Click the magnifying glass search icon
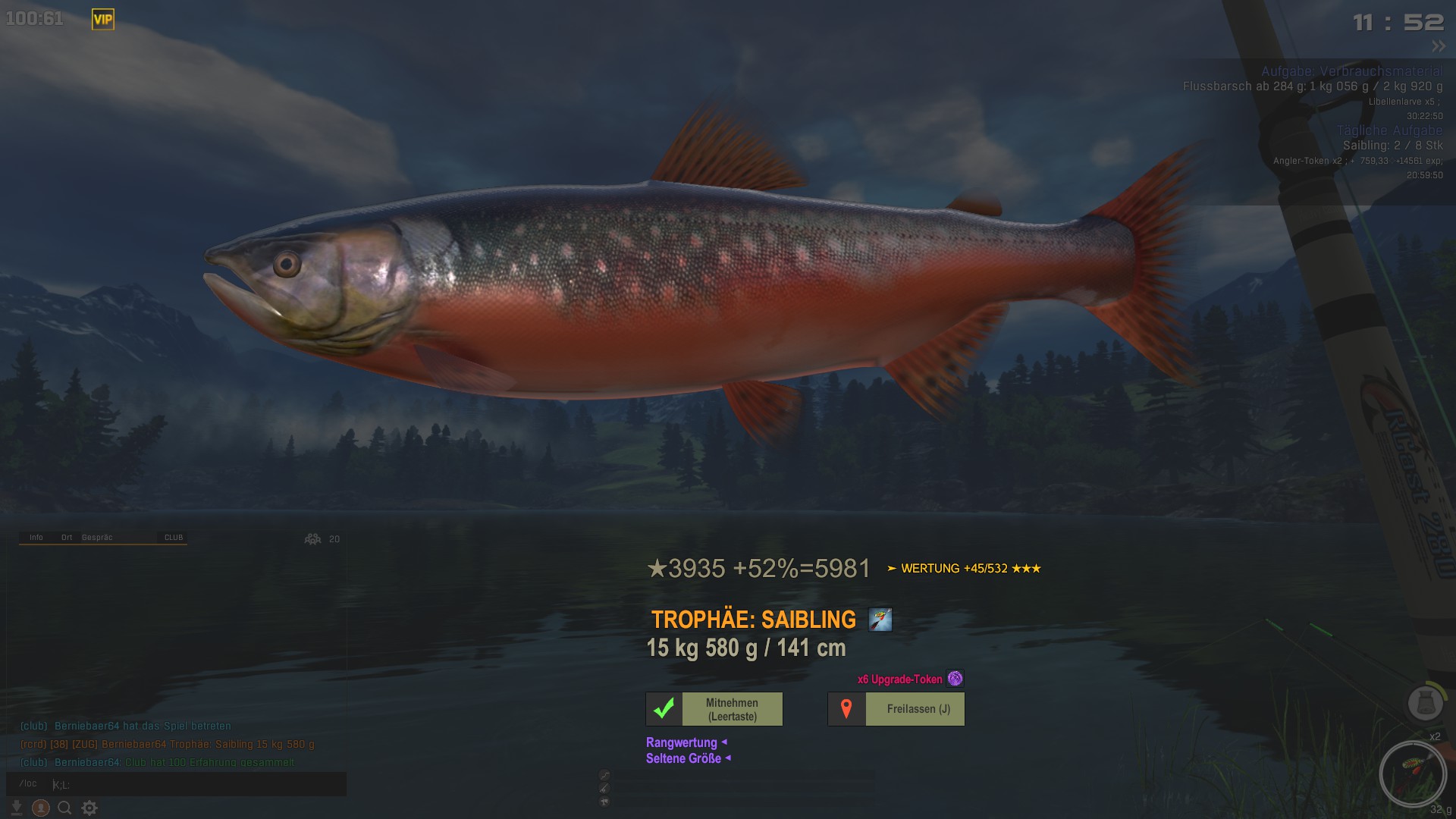Screen dimensions: 1456x819 (x=65, y=808)
